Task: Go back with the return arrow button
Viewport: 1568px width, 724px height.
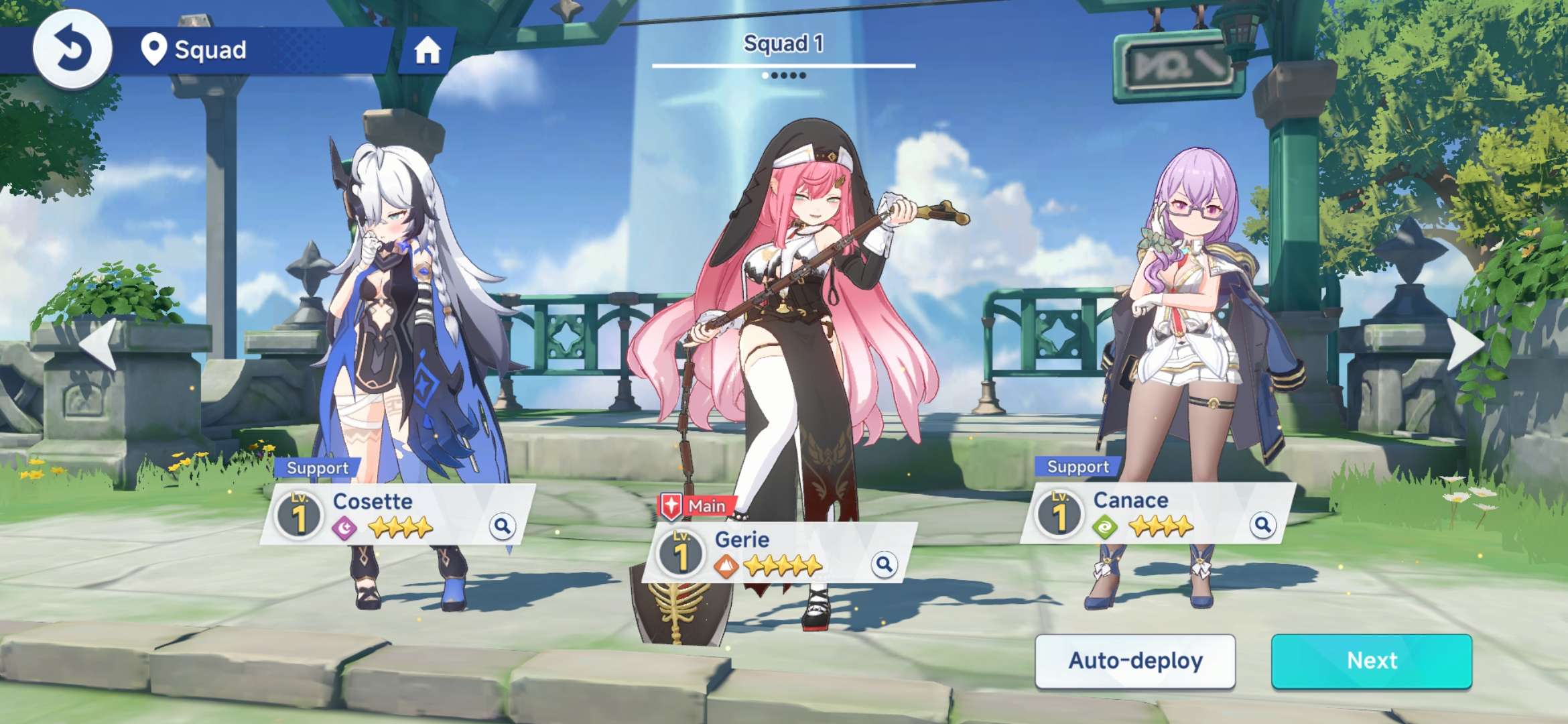Action: tap(72, 50)
